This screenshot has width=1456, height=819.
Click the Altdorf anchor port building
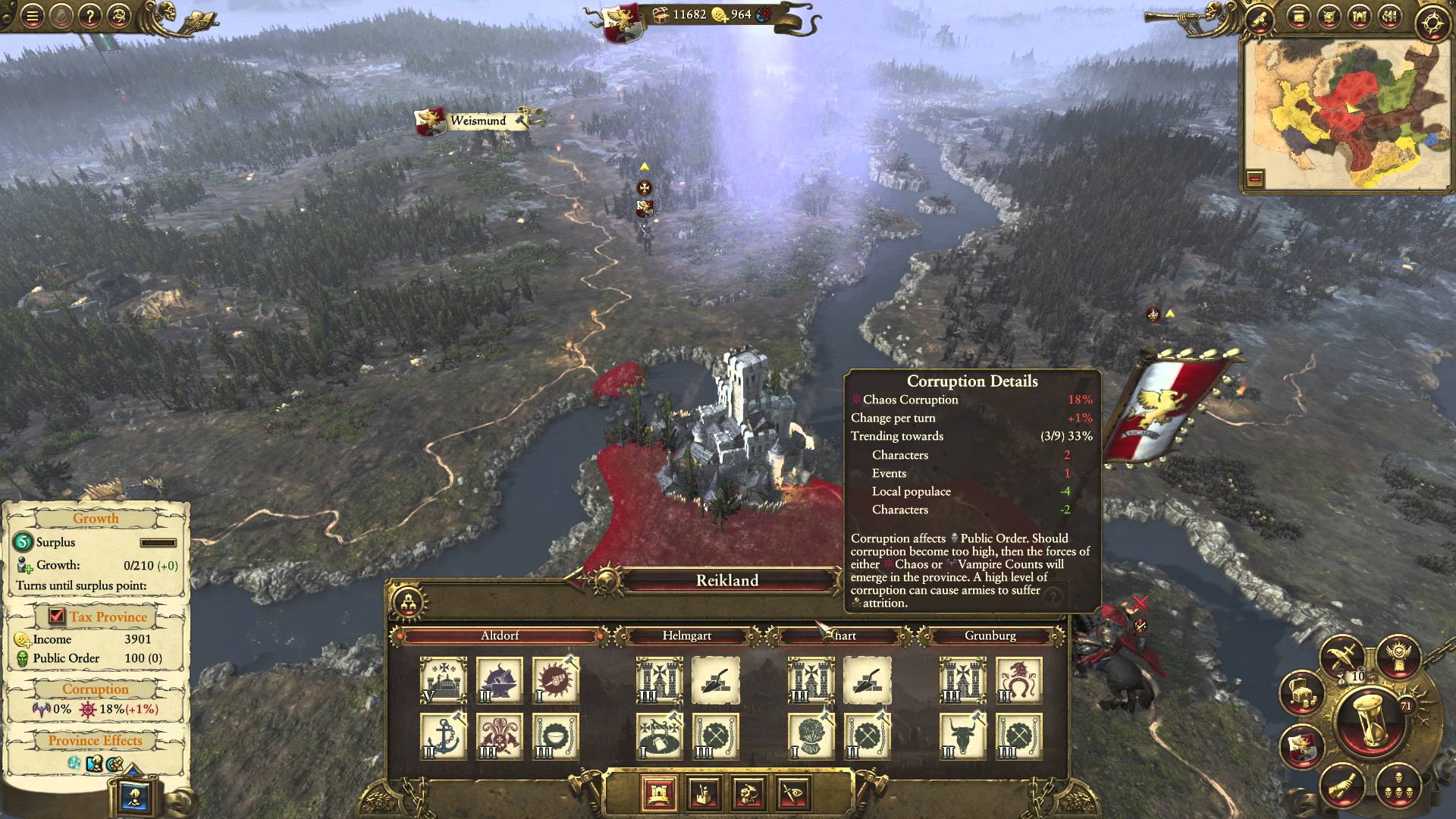443,736
